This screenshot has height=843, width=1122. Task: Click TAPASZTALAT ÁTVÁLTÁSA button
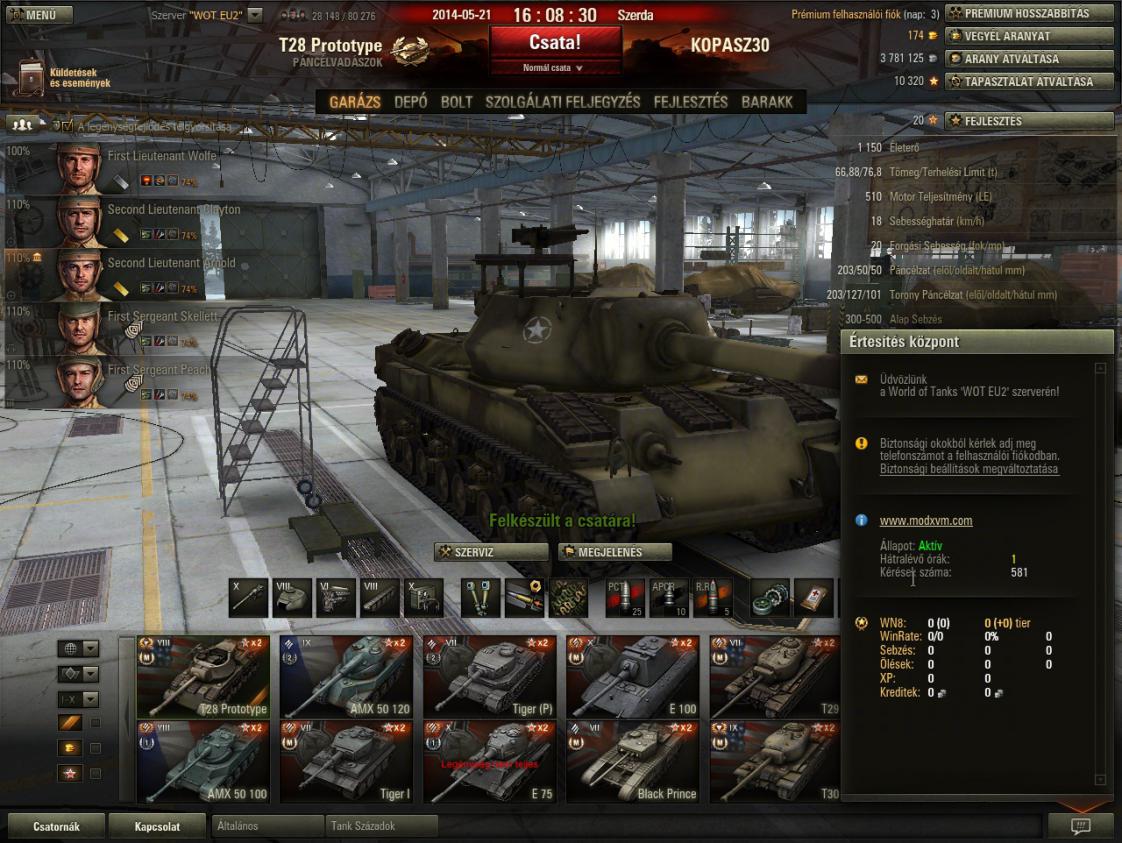(1029, 82)
